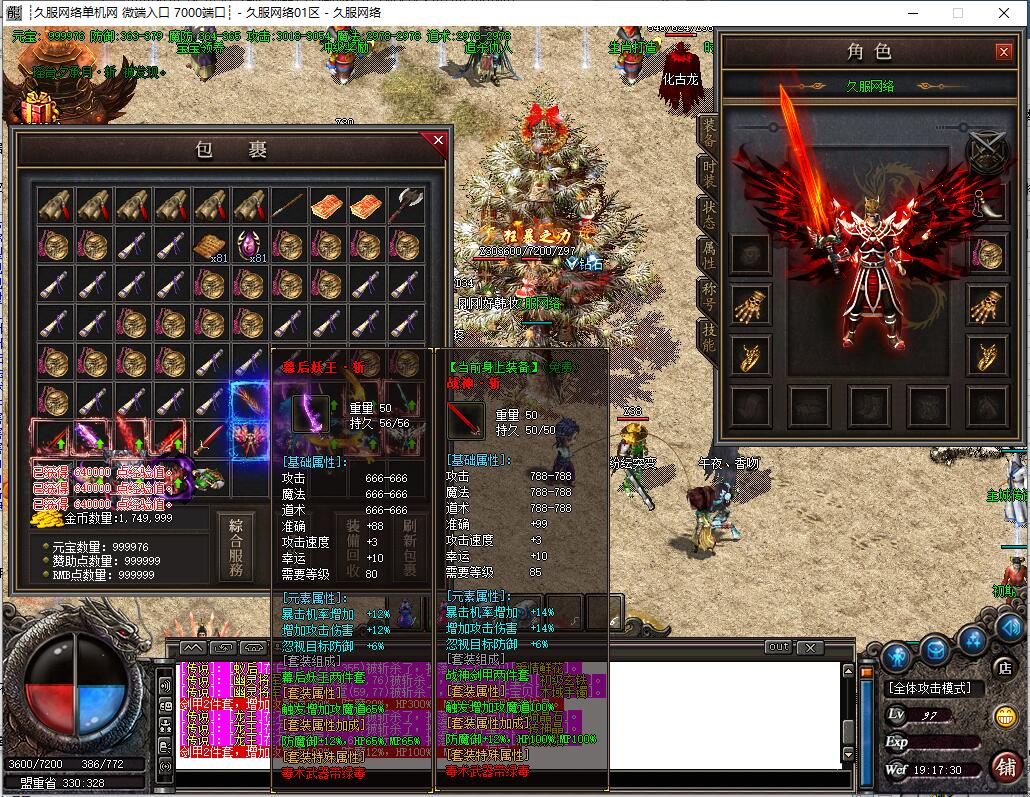Viewport: 1030px width, 797px height.
Task: Close the 包裹 bag window
Action: pyautogui.click(x=438, y=141)
